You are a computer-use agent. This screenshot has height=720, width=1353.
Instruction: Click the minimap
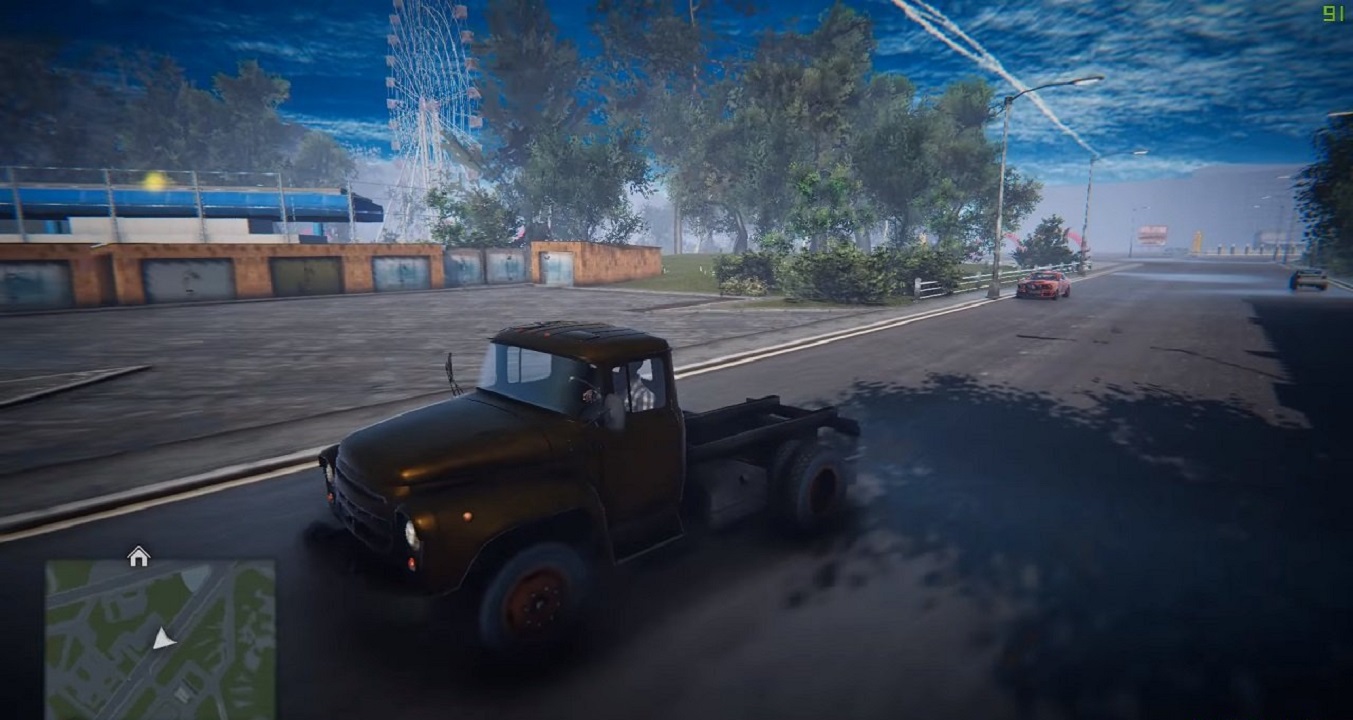(160, 636)
